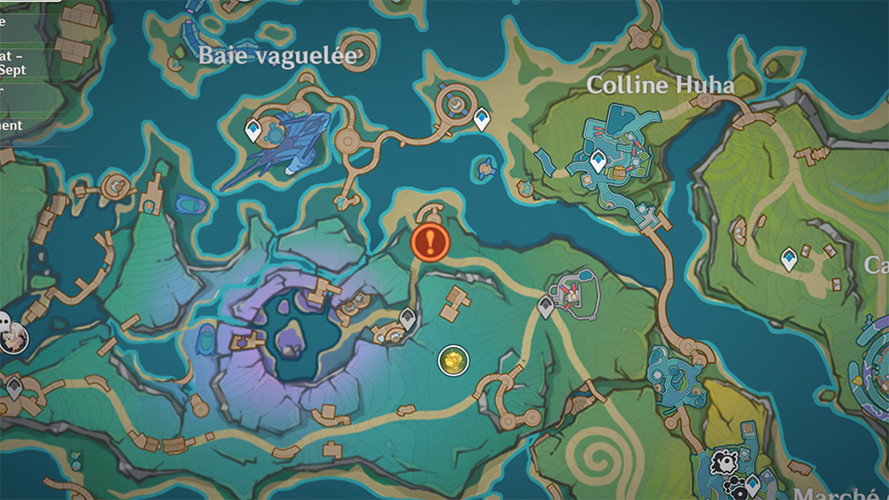Select the teleport waypoint below Baie vaguelée
889x500 pixels.
(x=254, y=130)
